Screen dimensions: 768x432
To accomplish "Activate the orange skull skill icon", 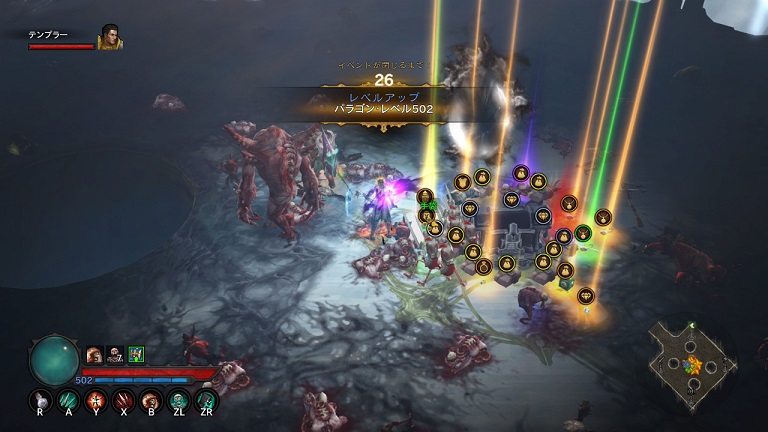I will [152, 401].
